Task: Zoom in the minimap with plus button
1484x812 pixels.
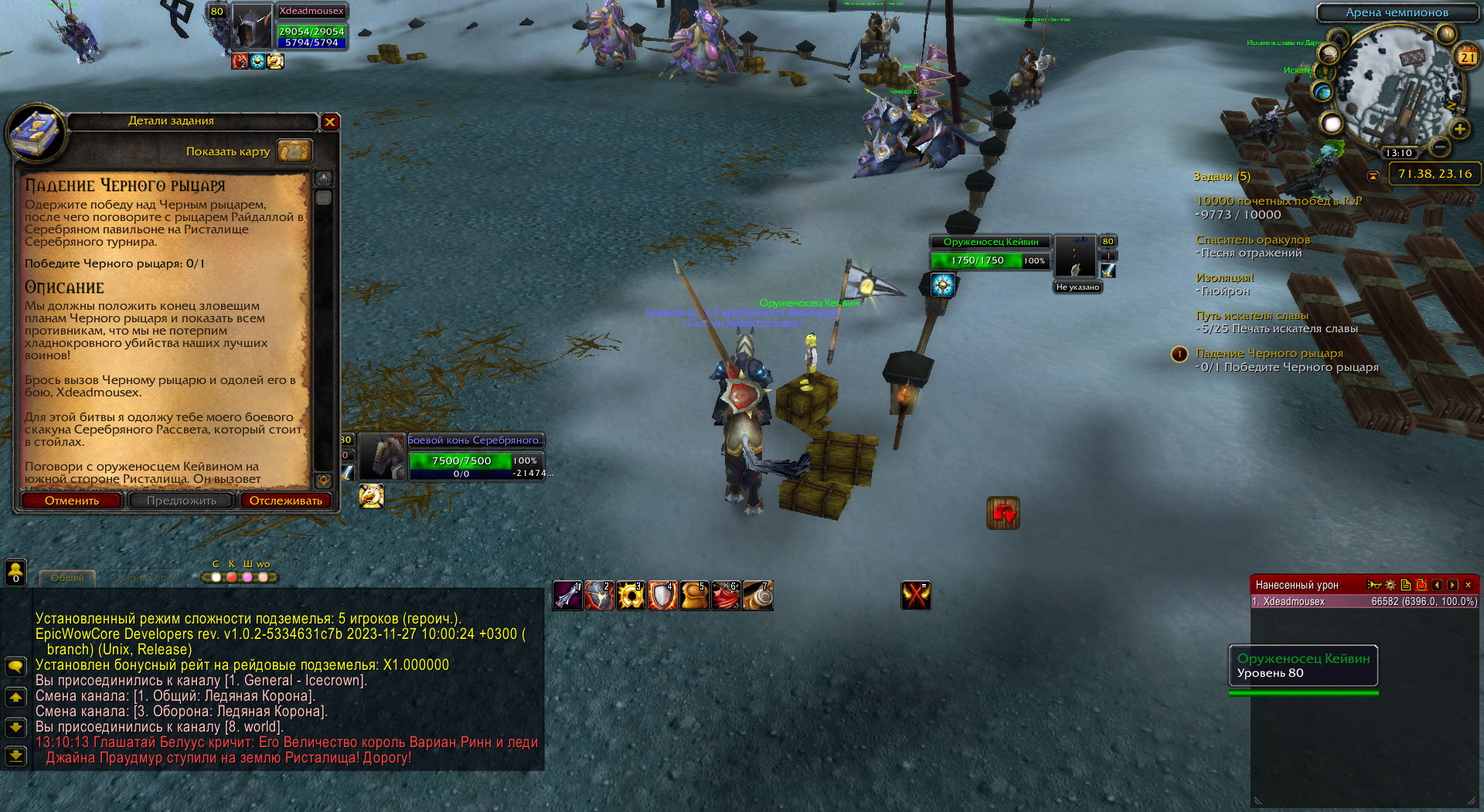Action: pos(1459,129)
